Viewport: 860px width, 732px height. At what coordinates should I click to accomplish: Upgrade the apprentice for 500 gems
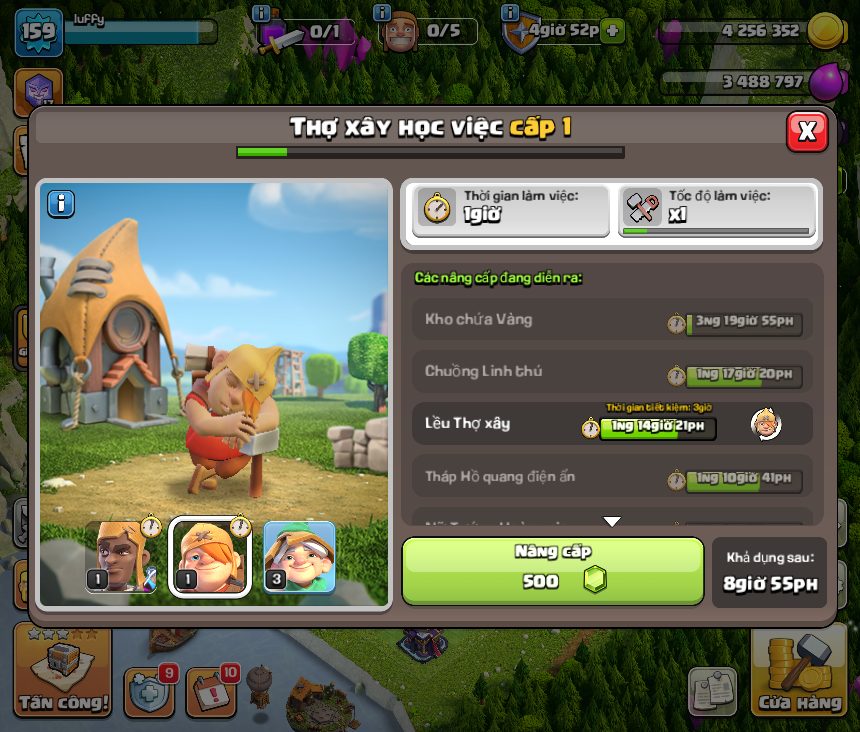click(553, 571)
